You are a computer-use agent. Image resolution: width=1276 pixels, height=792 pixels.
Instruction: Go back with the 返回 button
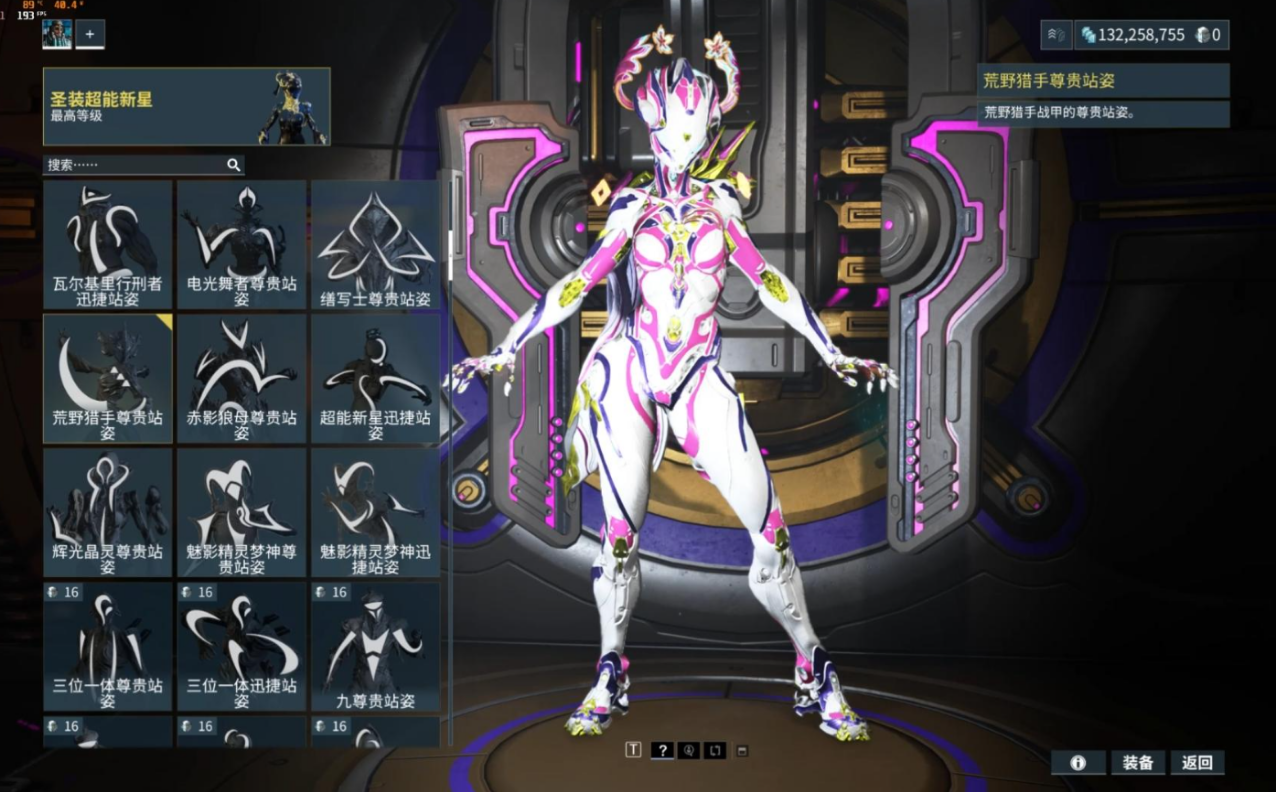point(1197,763)
